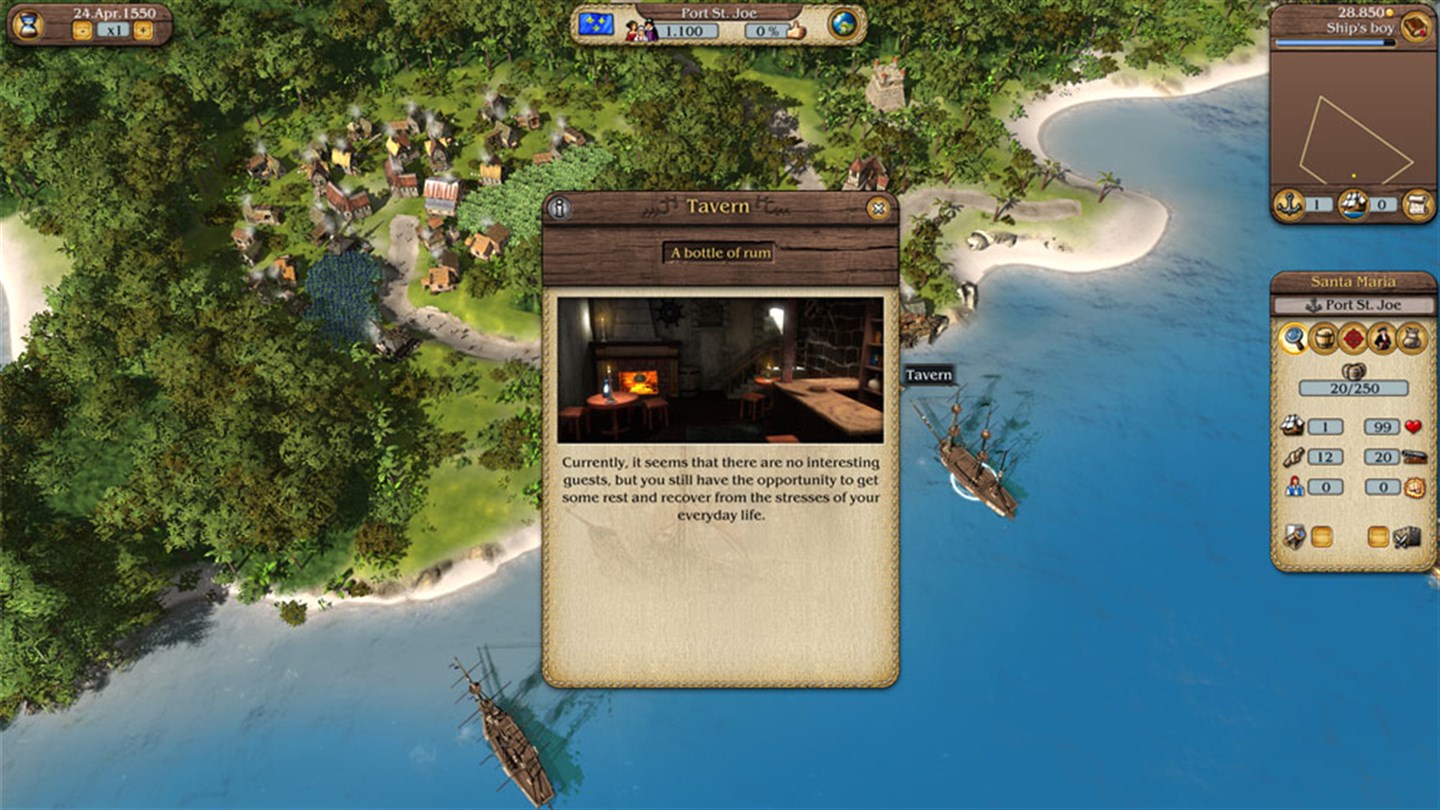Toggle the checkbox beside the crossed swords
Viewport: 1440px width, 810px height.
(x=1378, y=537)
